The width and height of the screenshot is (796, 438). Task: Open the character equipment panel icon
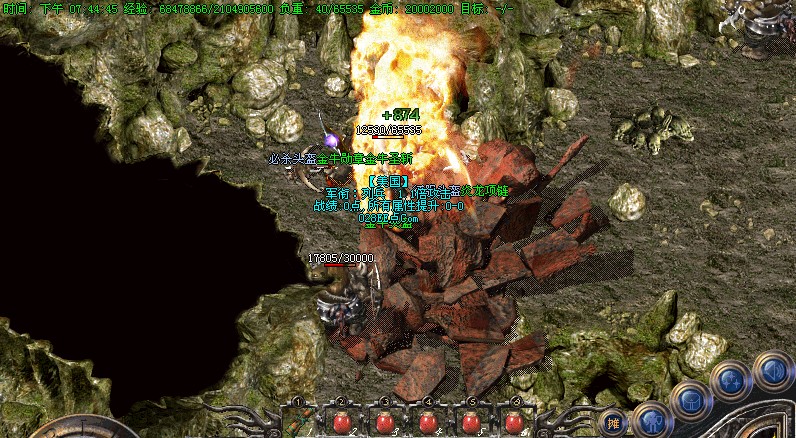click(651, 421)
